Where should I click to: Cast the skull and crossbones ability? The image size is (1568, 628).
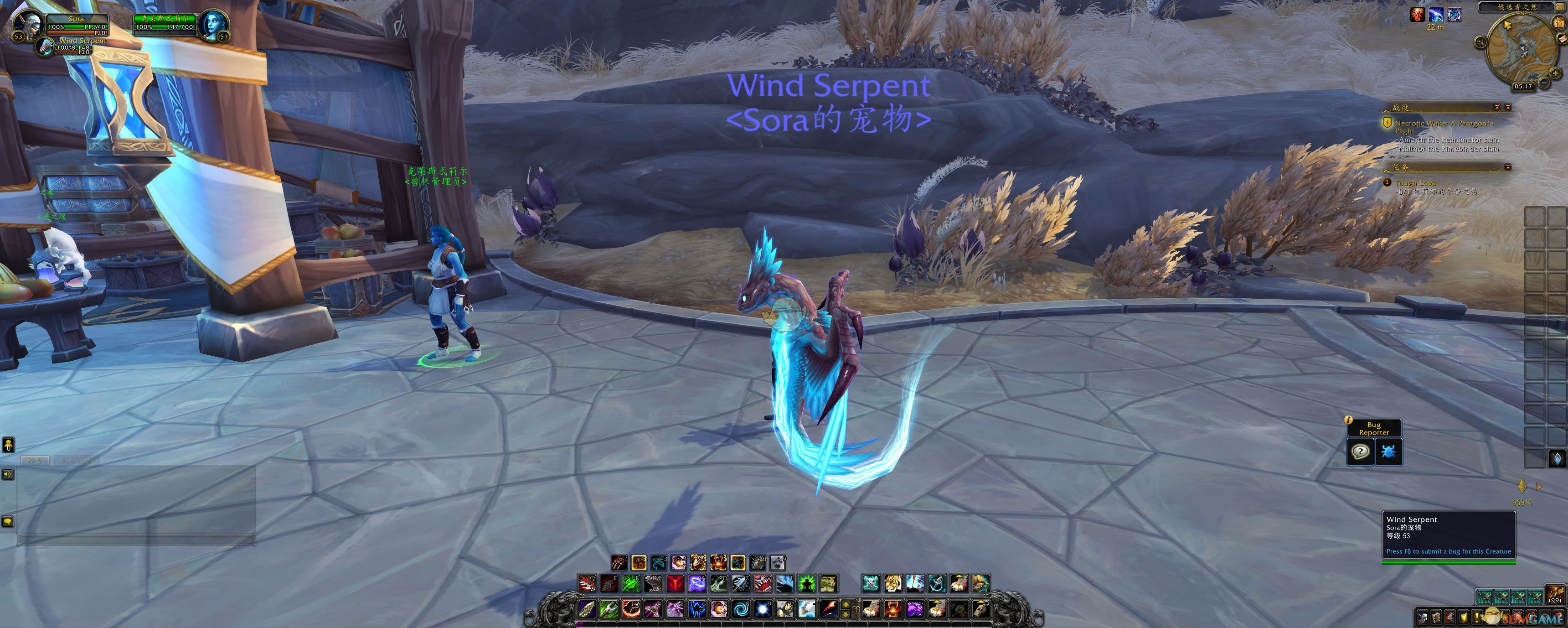point(871,584)
